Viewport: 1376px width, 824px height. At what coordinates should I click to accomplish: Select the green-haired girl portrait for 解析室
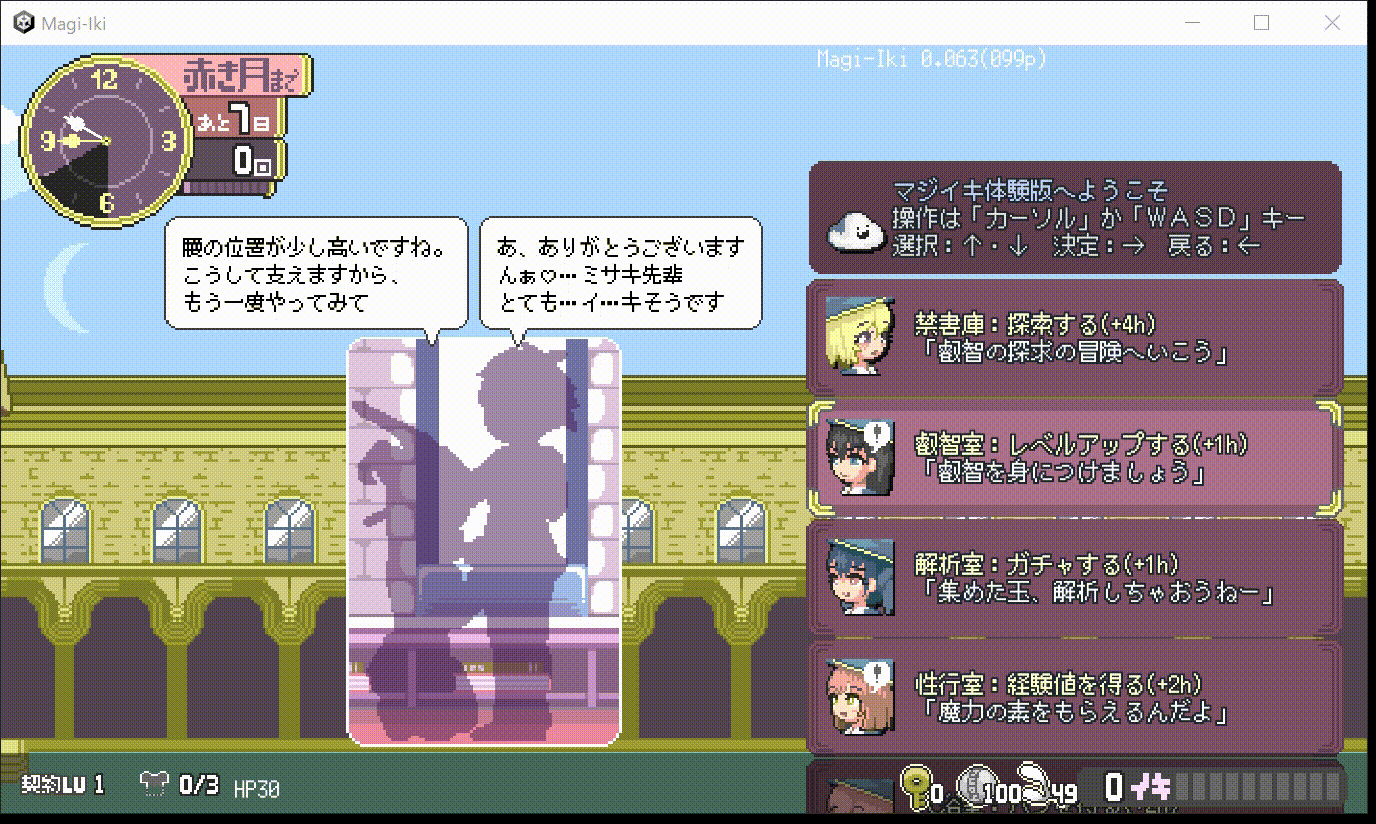point(862,577)
